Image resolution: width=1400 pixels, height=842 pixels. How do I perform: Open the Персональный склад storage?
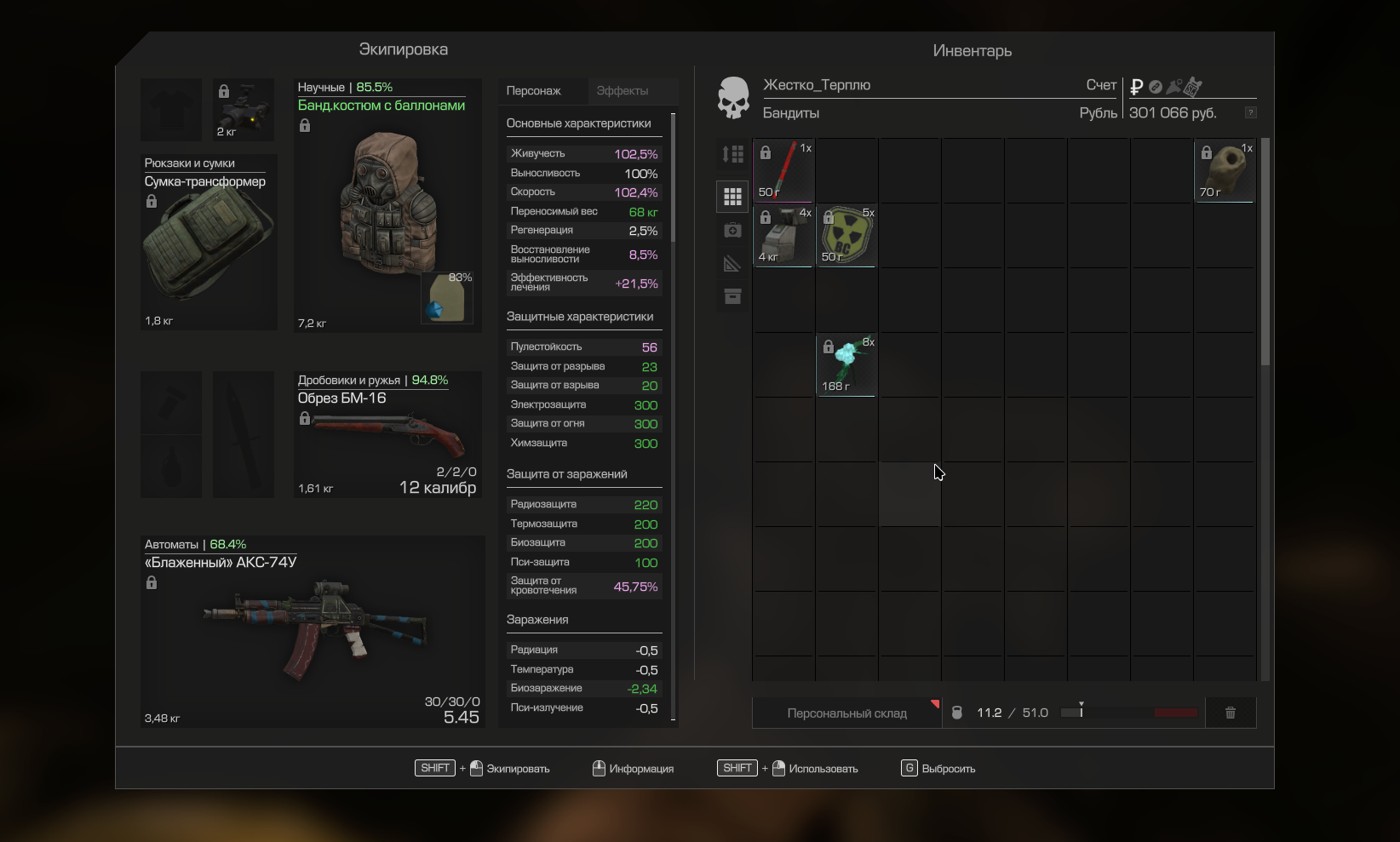[x=846, y=713]
